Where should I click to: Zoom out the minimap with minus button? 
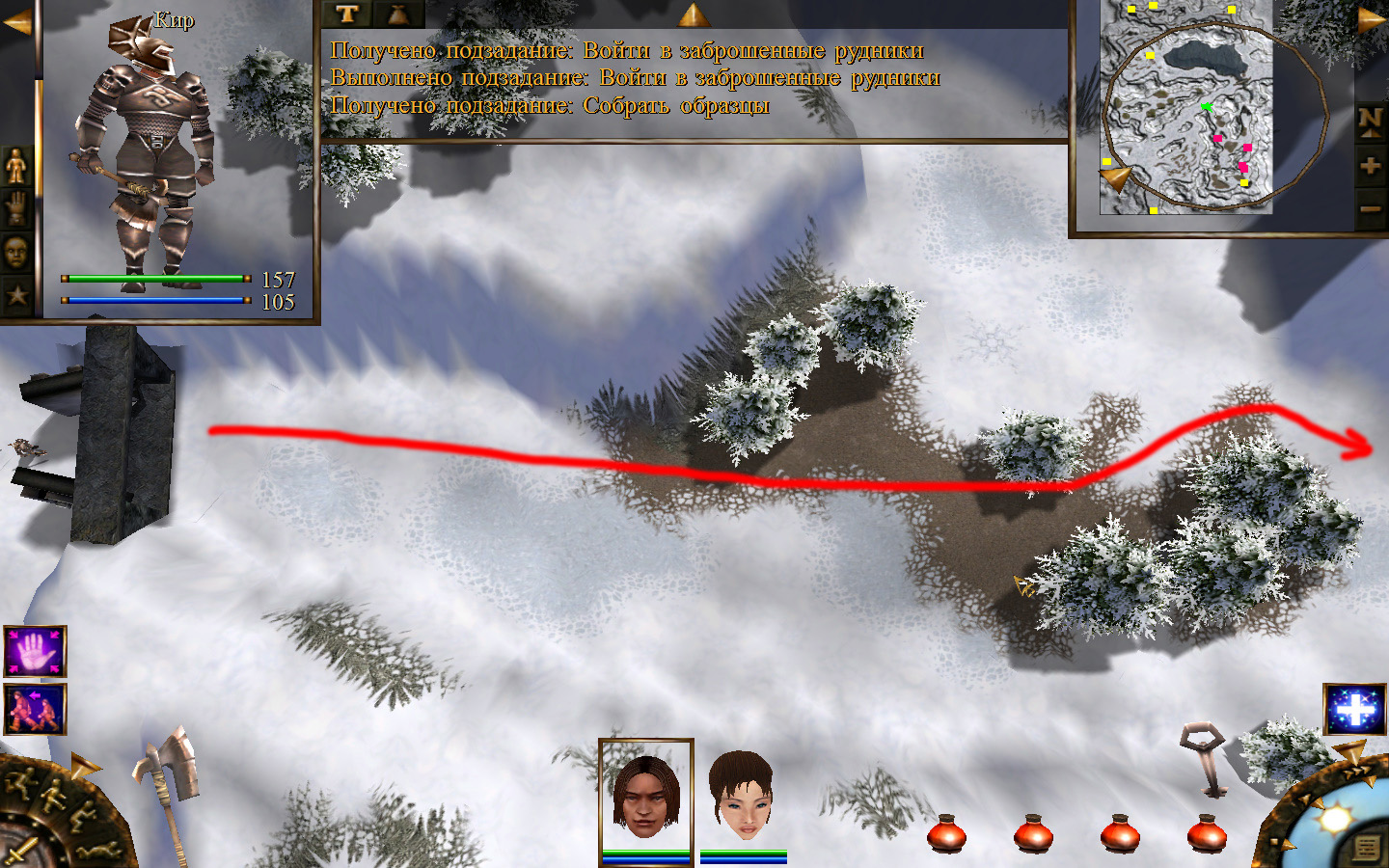(x=1371, y=208)
